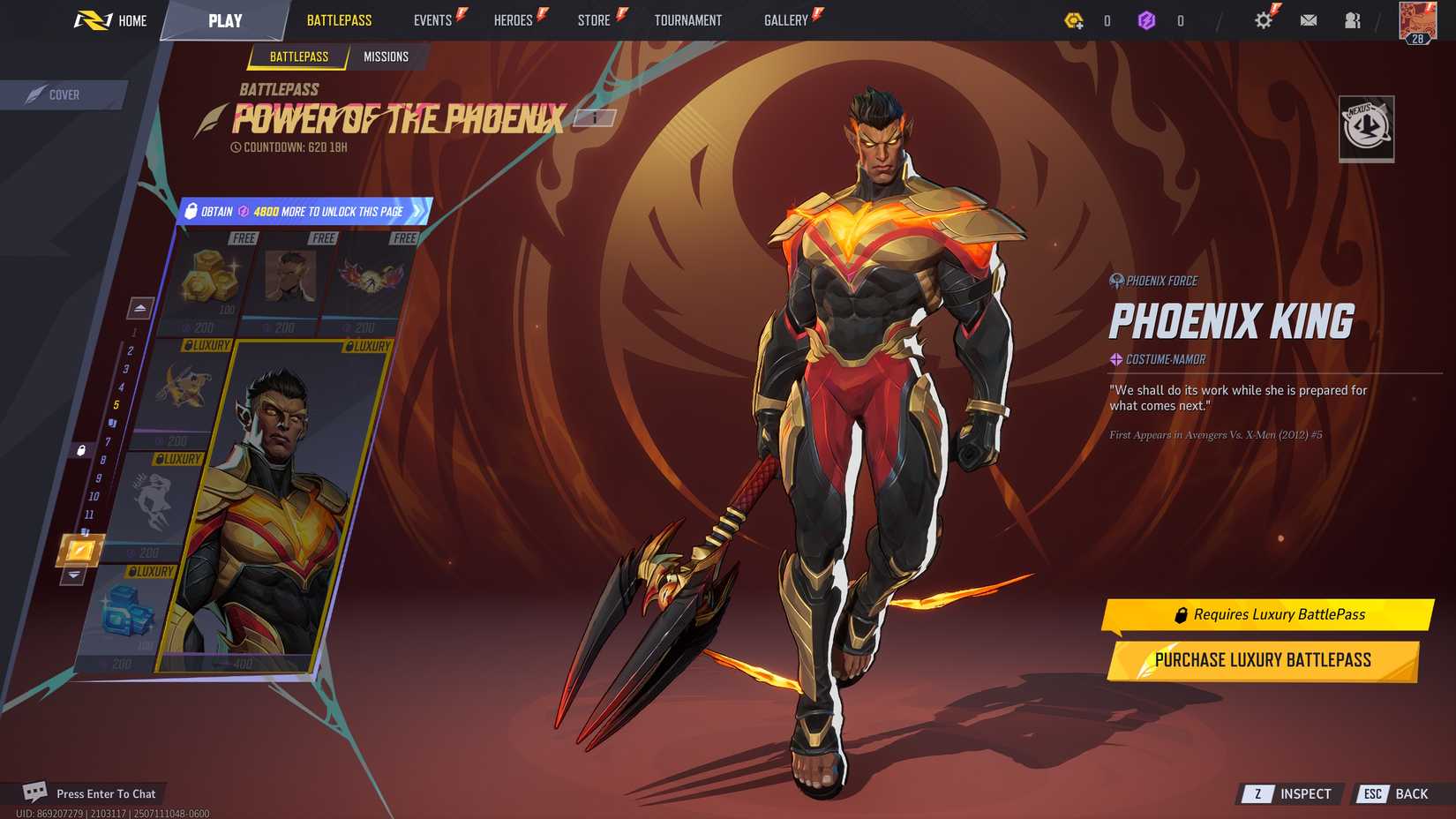Open the mail inbox icon

(x=1308, y=19)
